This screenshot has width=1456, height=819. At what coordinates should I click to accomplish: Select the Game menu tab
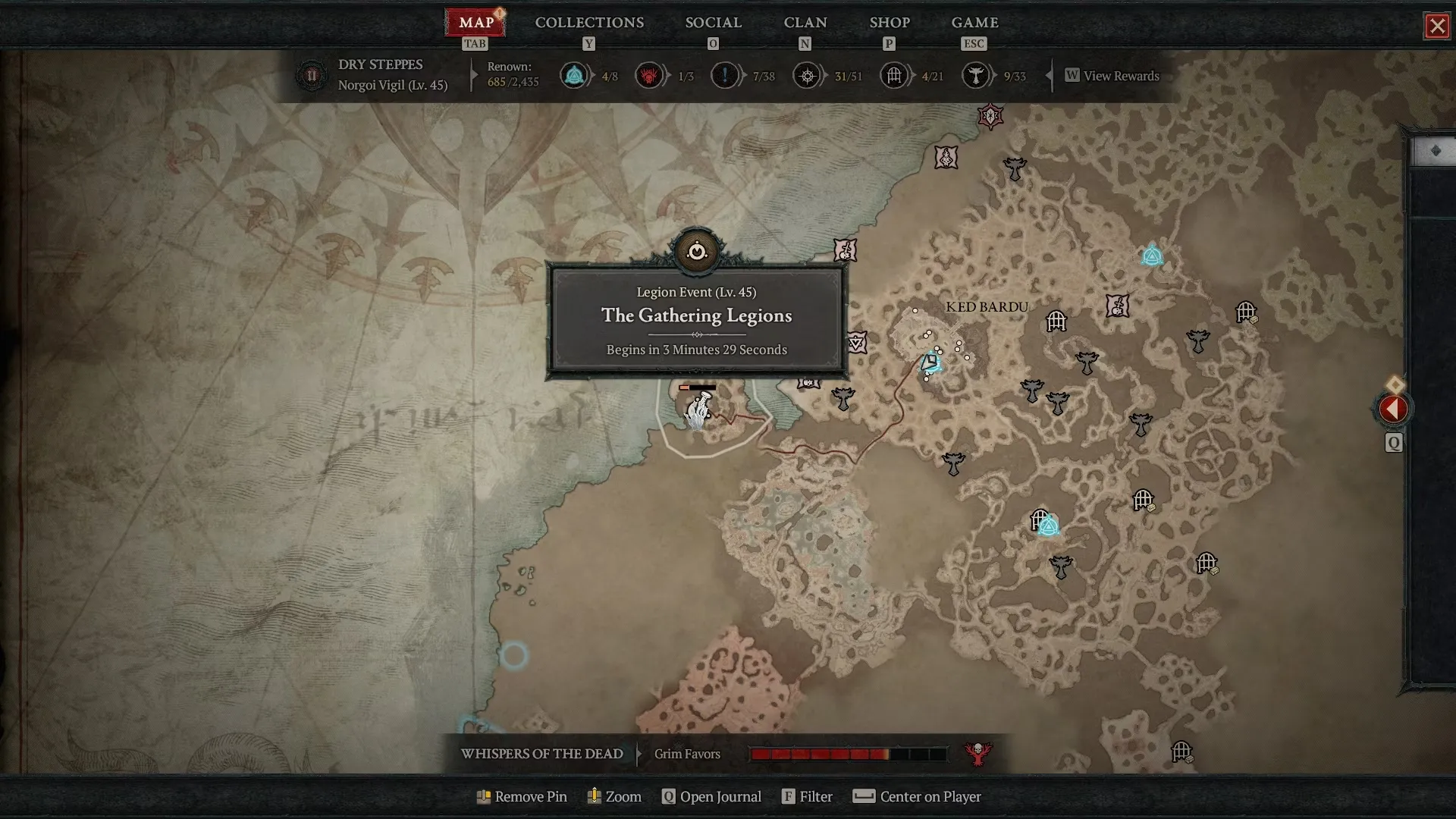[974, 23]
